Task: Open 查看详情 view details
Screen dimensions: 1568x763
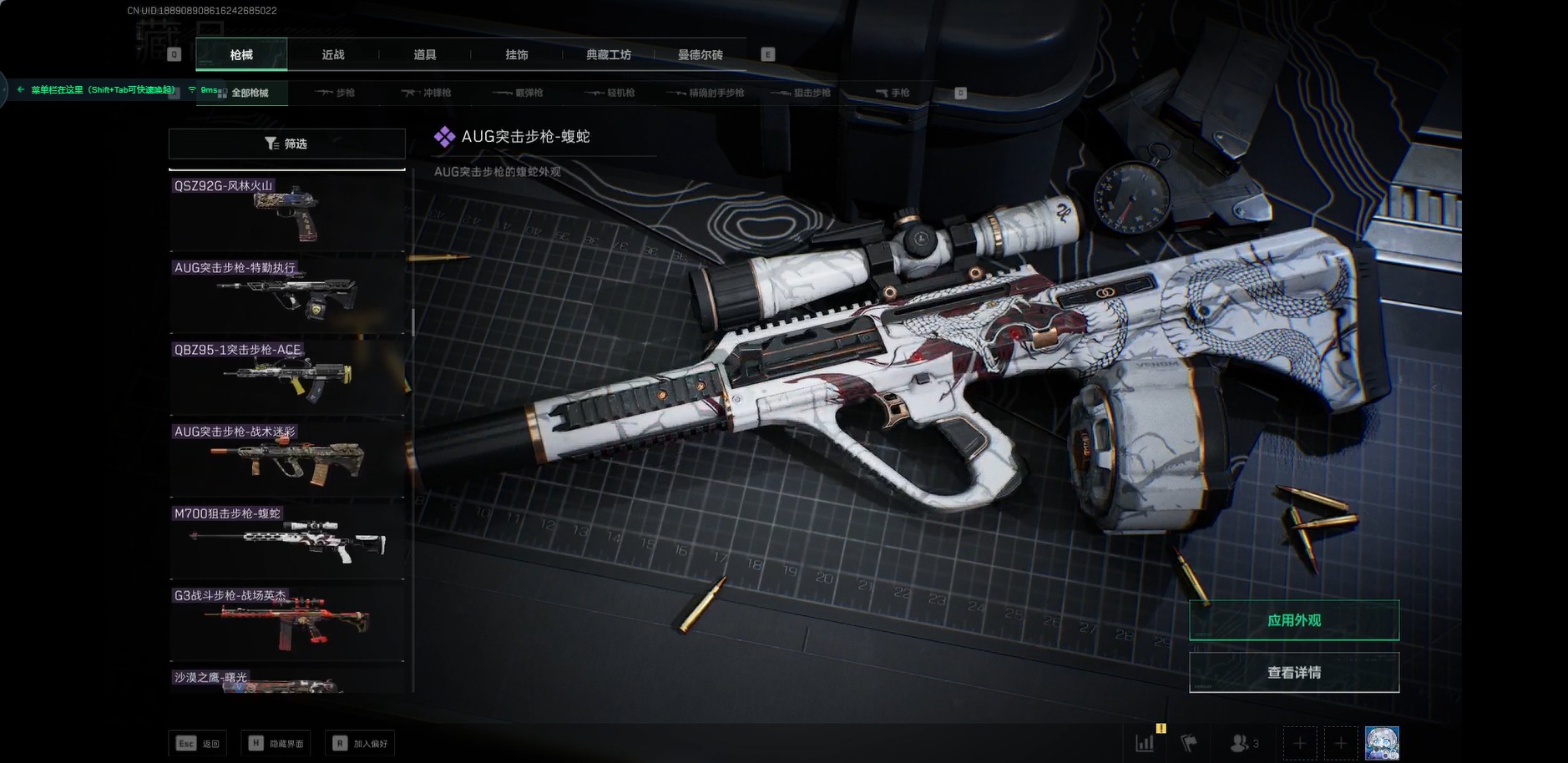Action: 1293,672
